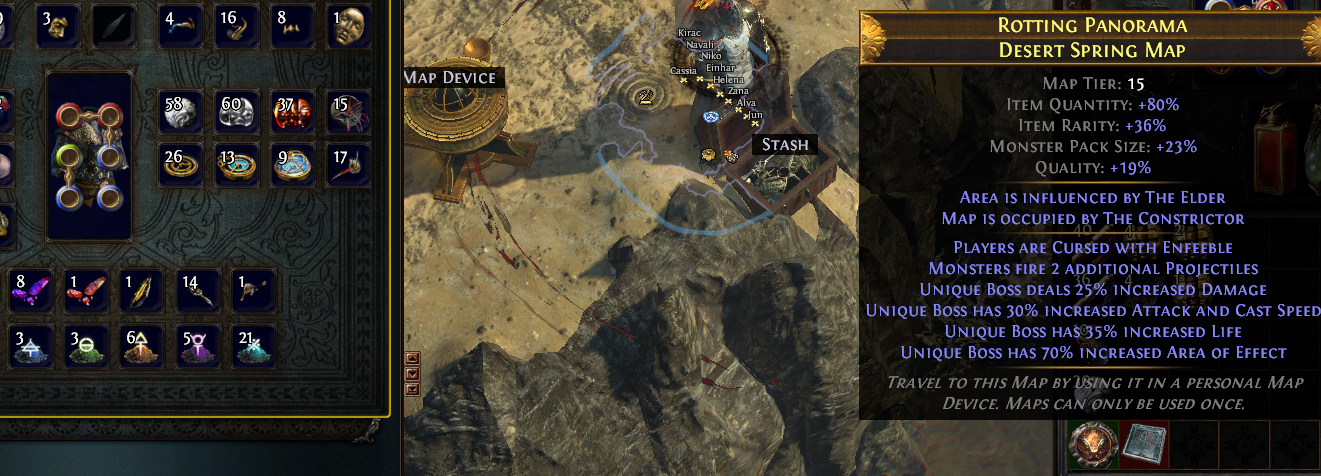
Task: Pick up the stack of 58 silver orbs
Action: click(x=183, y=112)
